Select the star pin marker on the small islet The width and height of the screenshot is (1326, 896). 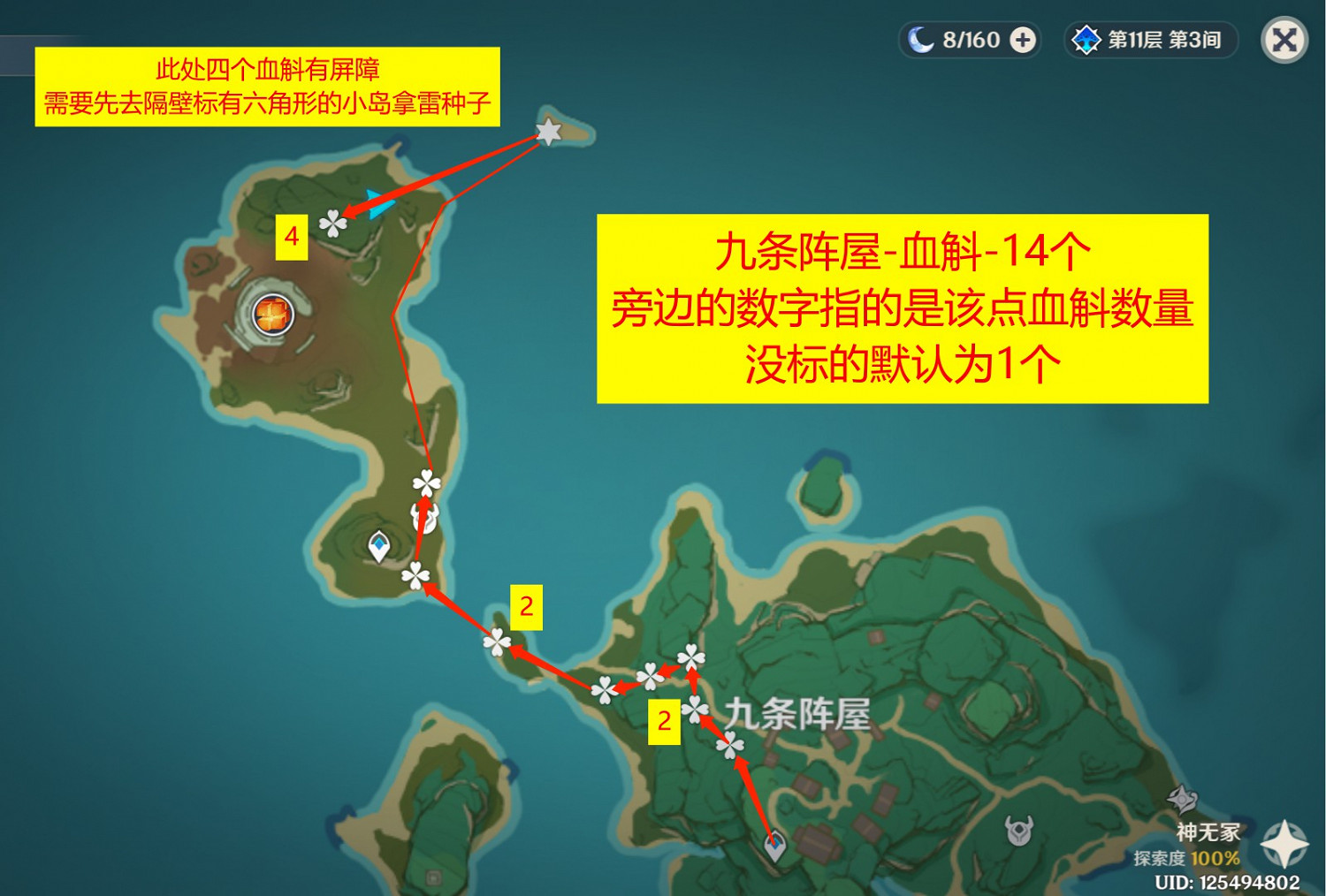[548, 133]
